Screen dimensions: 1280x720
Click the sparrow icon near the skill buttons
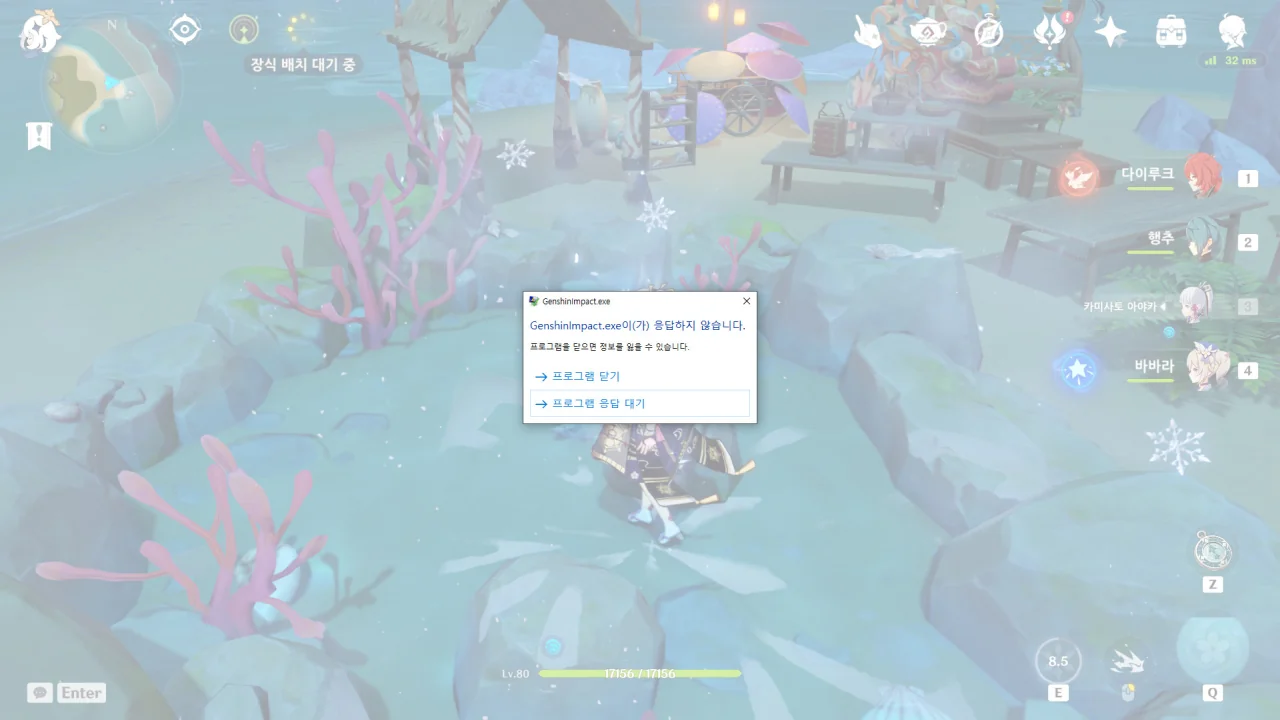click(1128, 660)
